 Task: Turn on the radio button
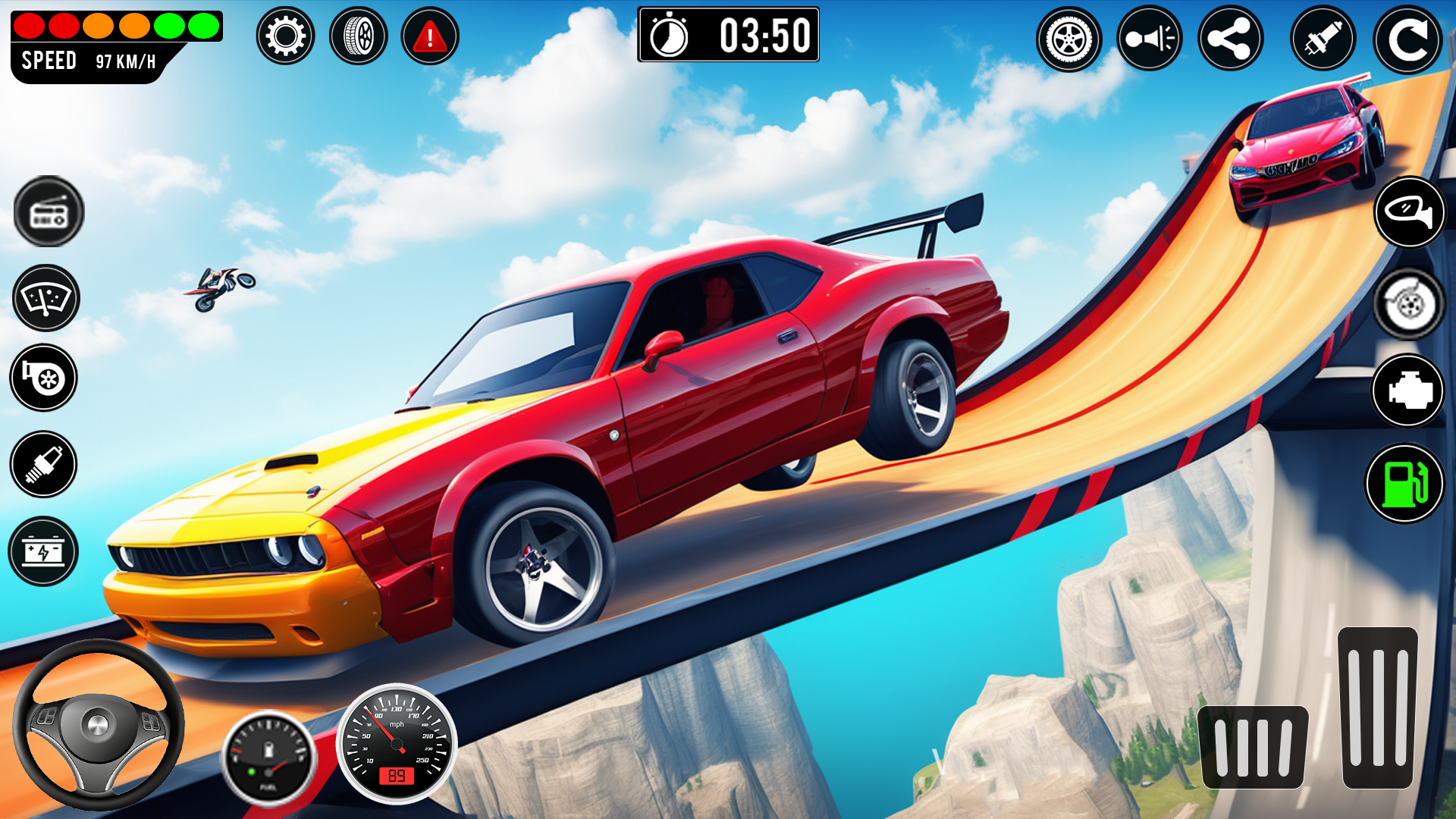tap(49, 212)
